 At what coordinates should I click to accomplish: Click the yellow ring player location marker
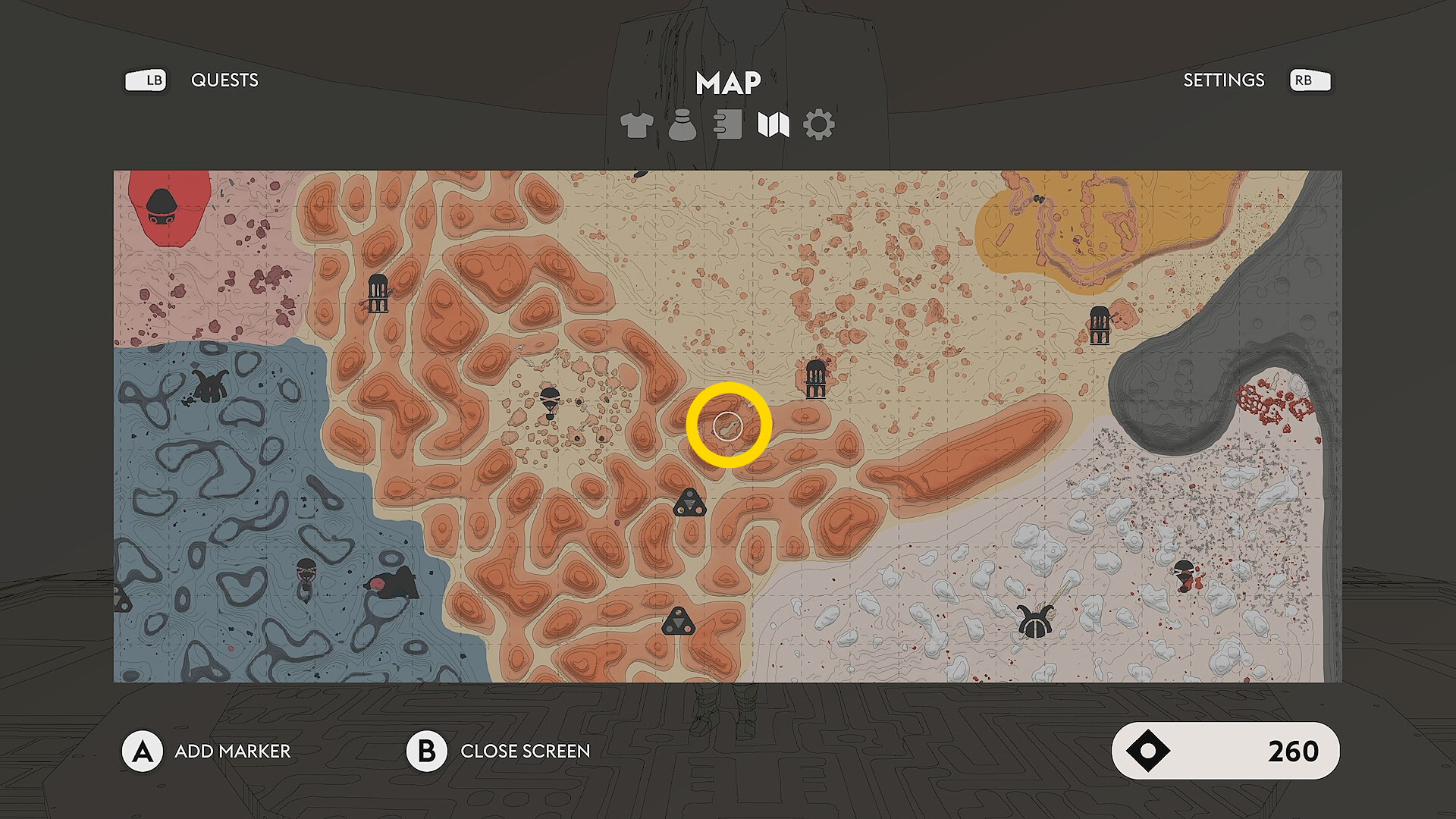point(728,425)
